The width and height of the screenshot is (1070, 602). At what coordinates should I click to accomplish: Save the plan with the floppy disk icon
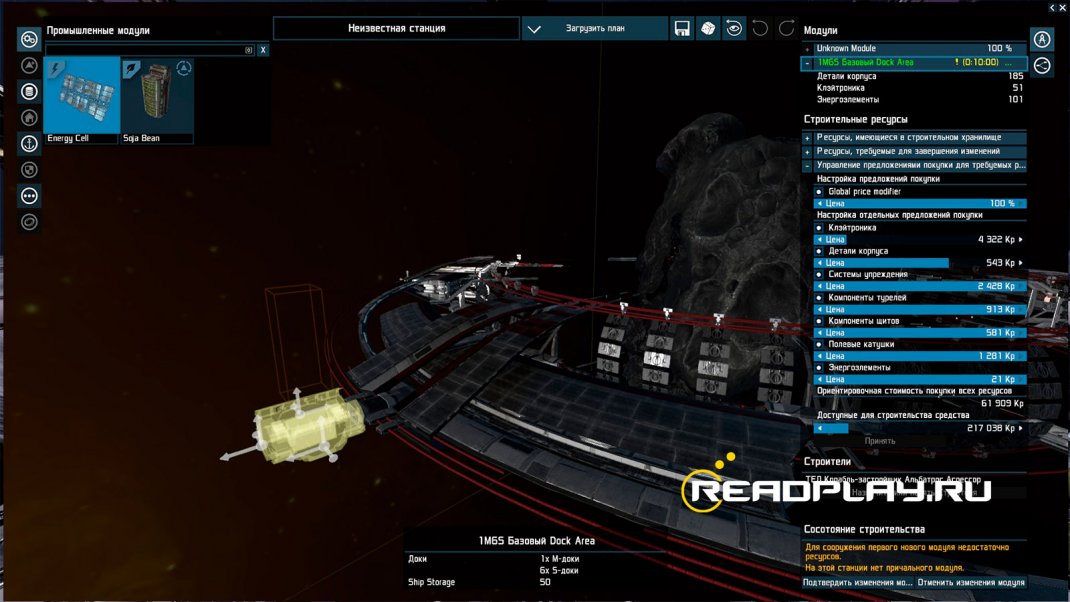click(x=682, y=28)
